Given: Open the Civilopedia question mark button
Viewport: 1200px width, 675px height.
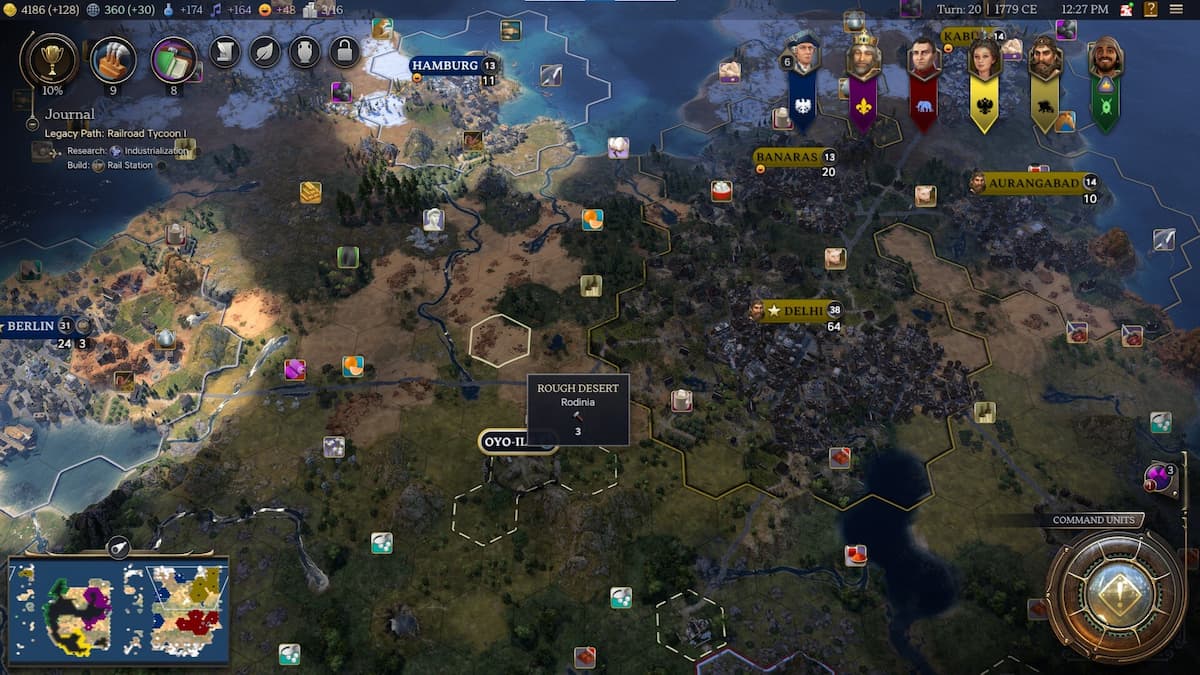Looking at the screenshot, I should (1126, 9).
